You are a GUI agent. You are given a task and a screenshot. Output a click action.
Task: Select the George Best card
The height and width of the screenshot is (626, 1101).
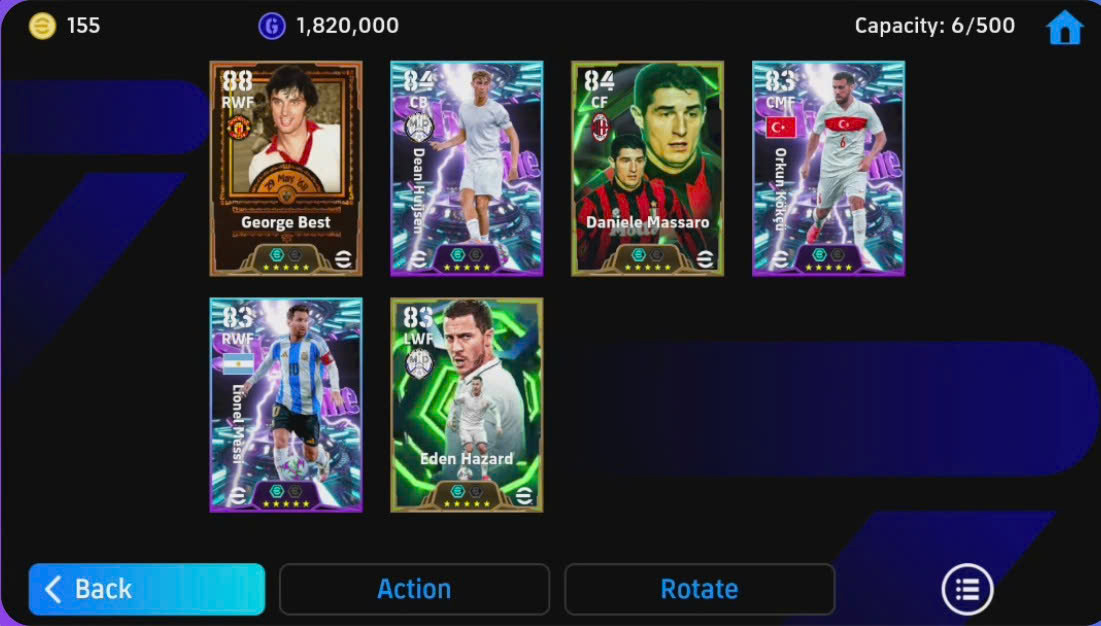coord(286,168)
